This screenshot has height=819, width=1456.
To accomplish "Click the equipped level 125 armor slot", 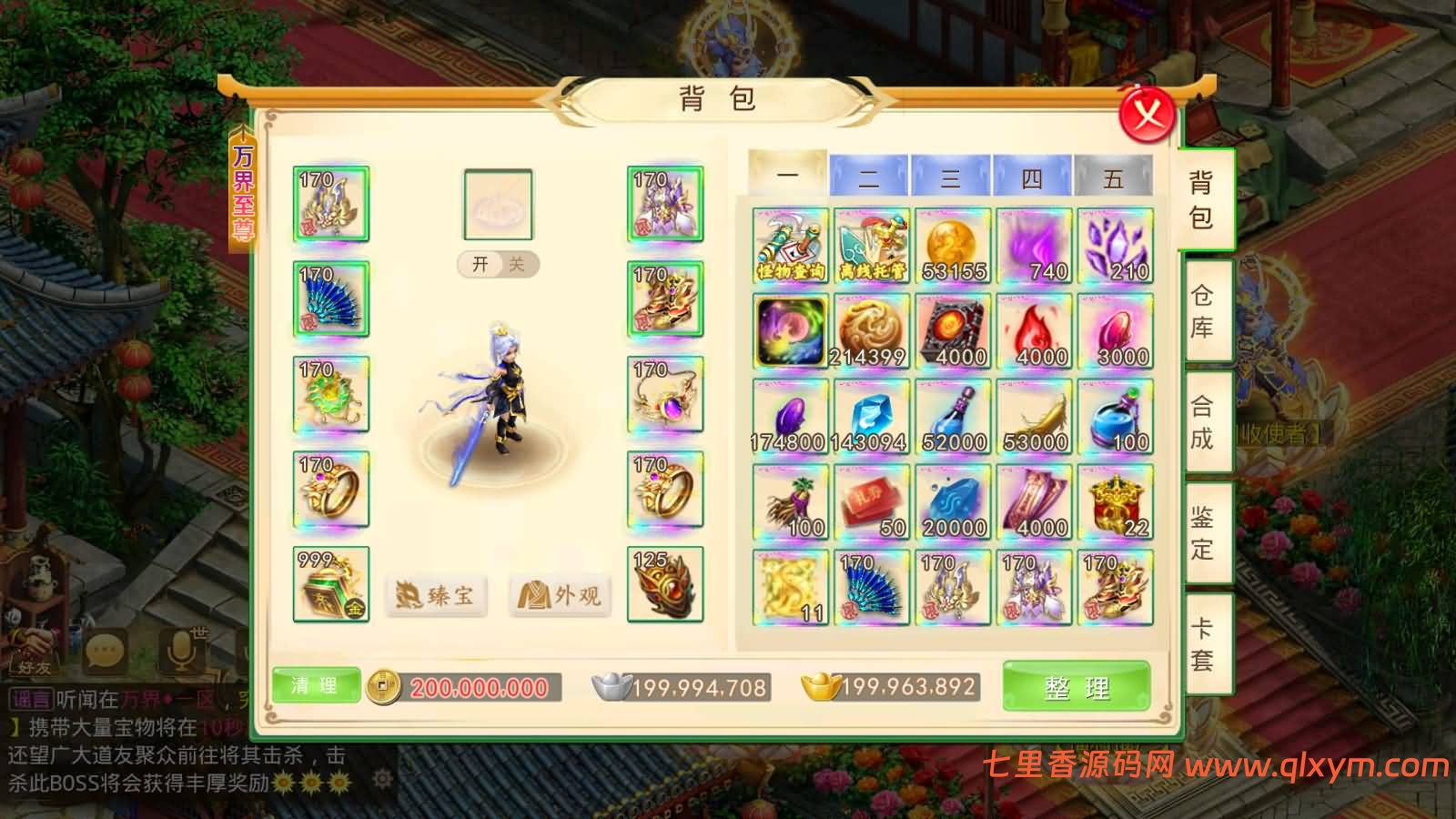I will (x=665, y=584).
